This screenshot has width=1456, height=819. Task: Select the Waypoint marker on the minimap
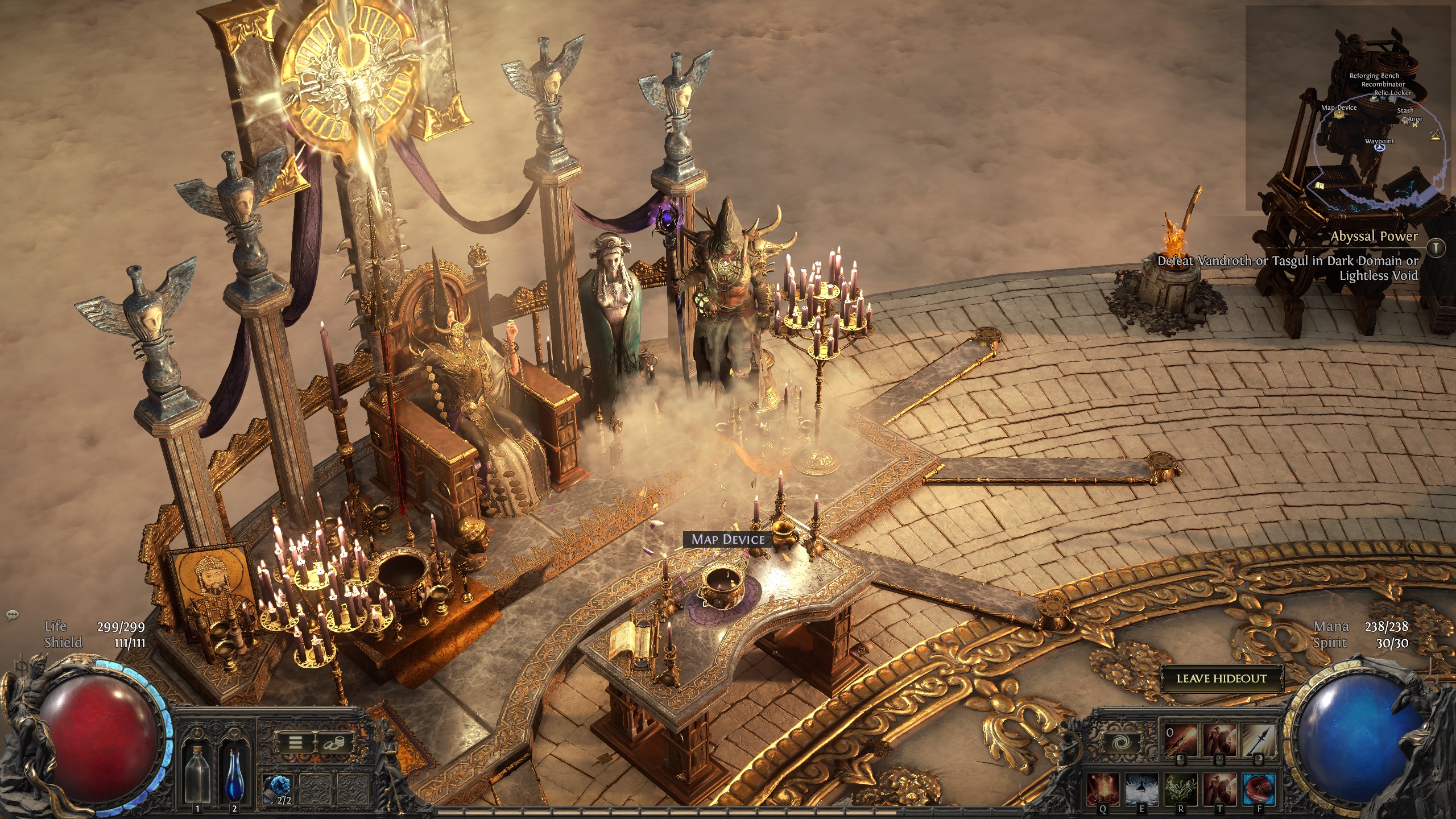point(1379,147)
